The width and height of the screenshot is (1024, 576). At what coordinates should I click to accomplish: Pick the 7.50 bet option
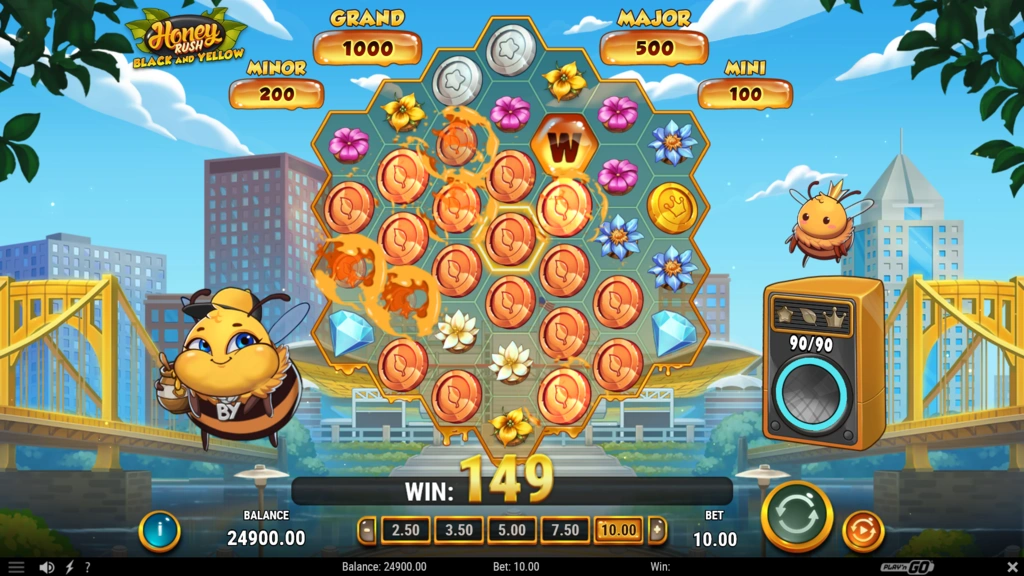pyautogui.click(x=565, y=530)
